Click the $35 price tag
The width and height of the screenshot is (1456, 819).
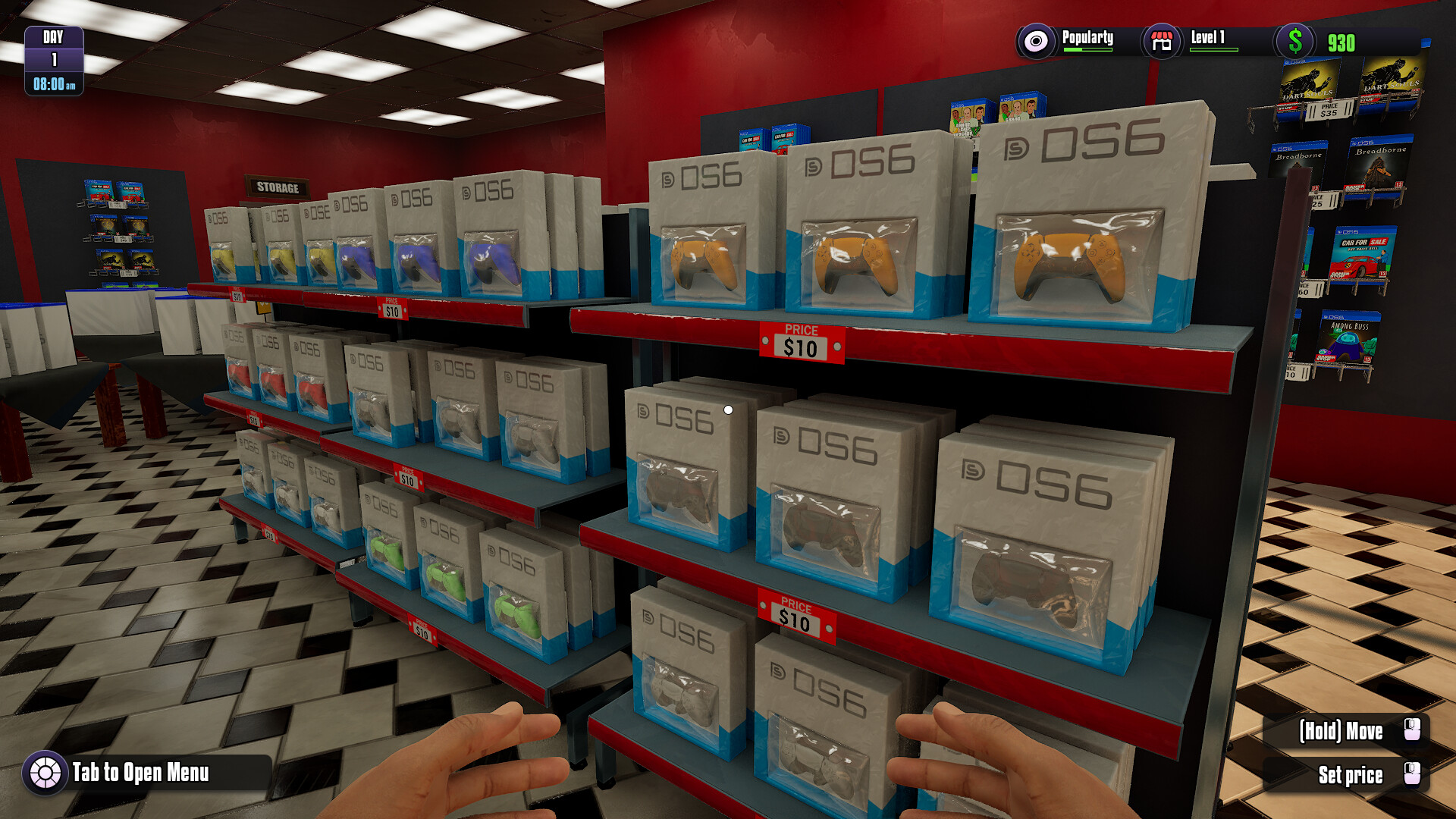[1329, 111]
